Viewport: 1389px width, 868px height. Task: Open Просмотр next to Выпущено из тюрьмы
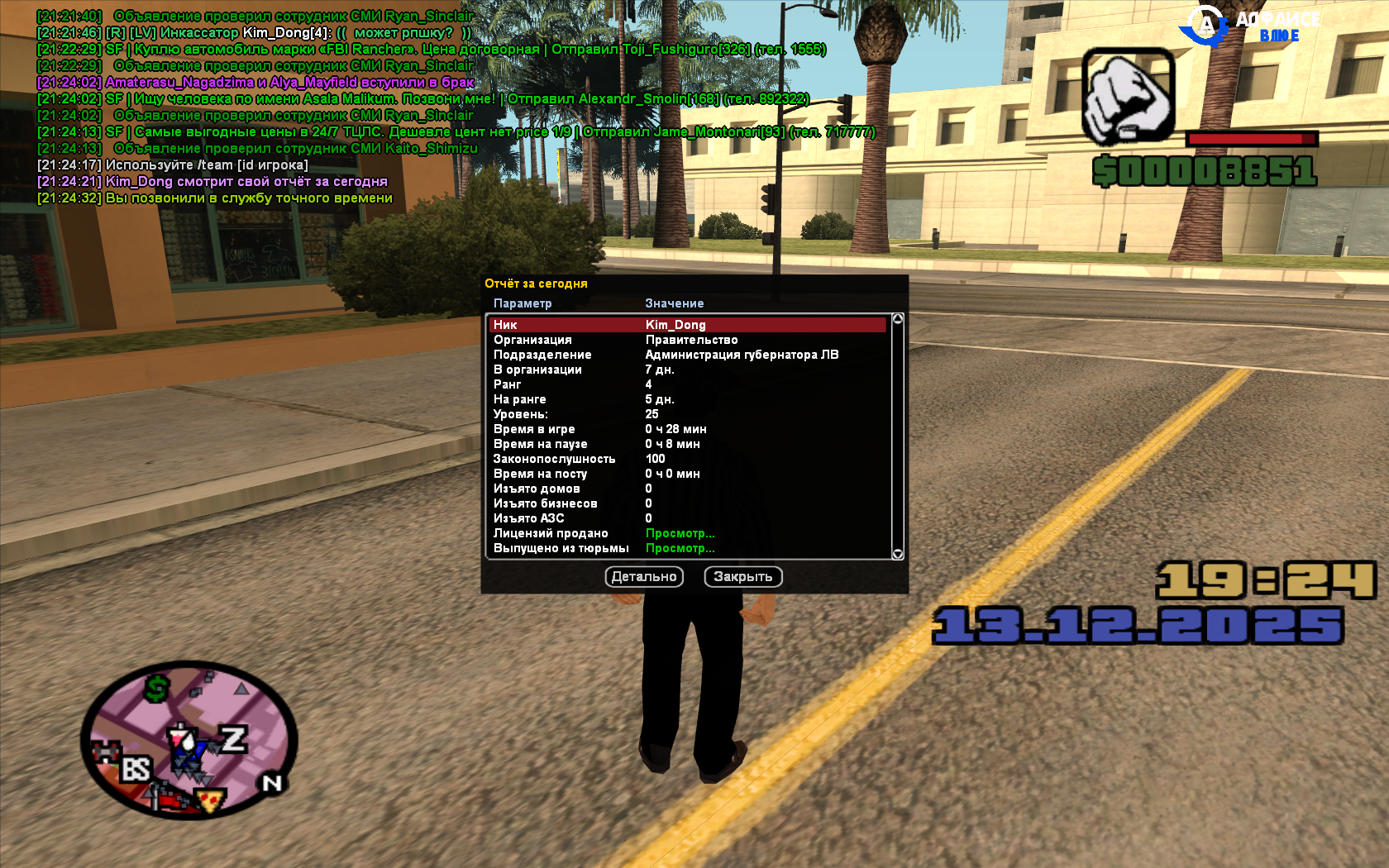[680, 548]
